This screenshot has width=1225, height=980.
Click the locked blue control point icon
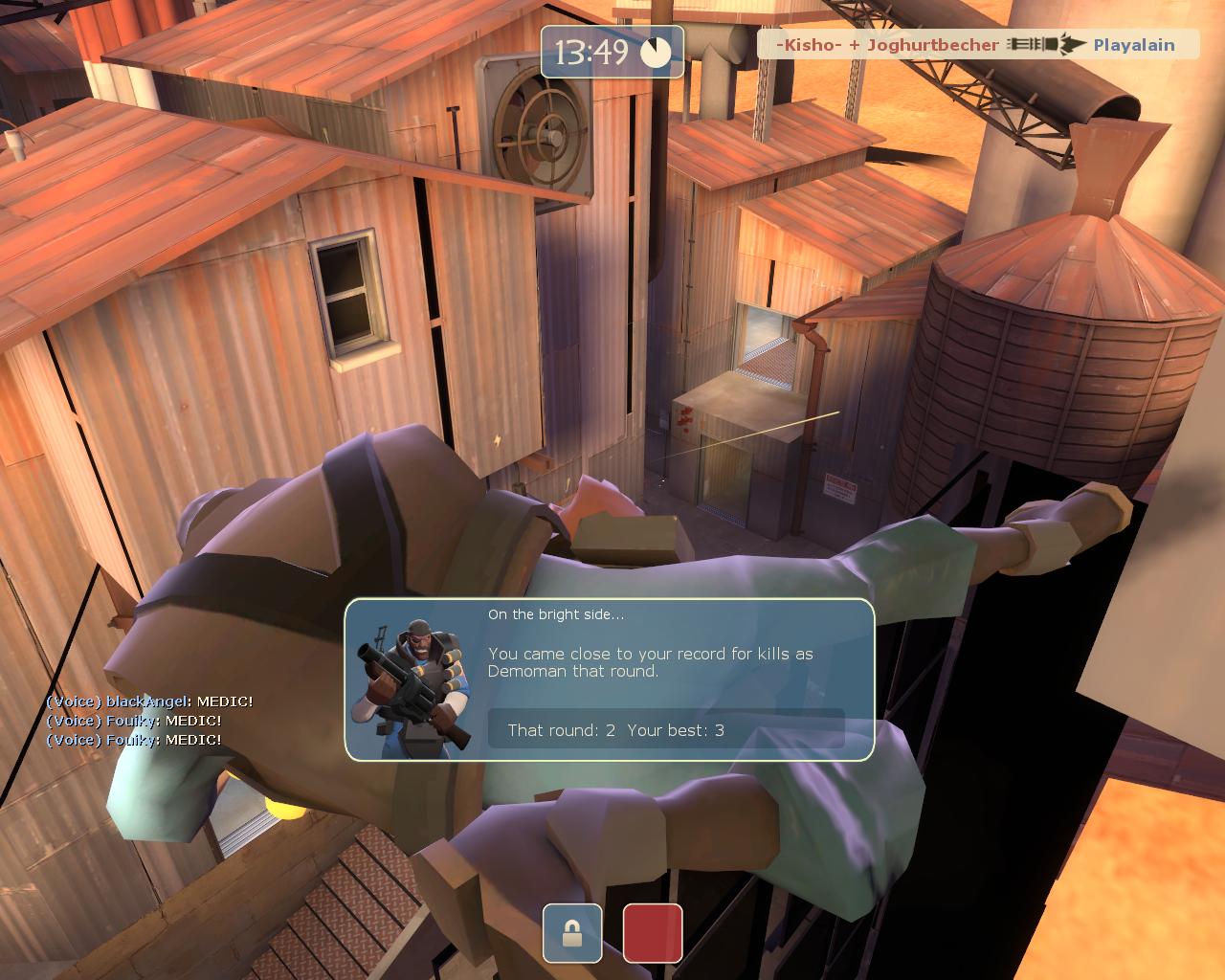[x=572, y=933]
